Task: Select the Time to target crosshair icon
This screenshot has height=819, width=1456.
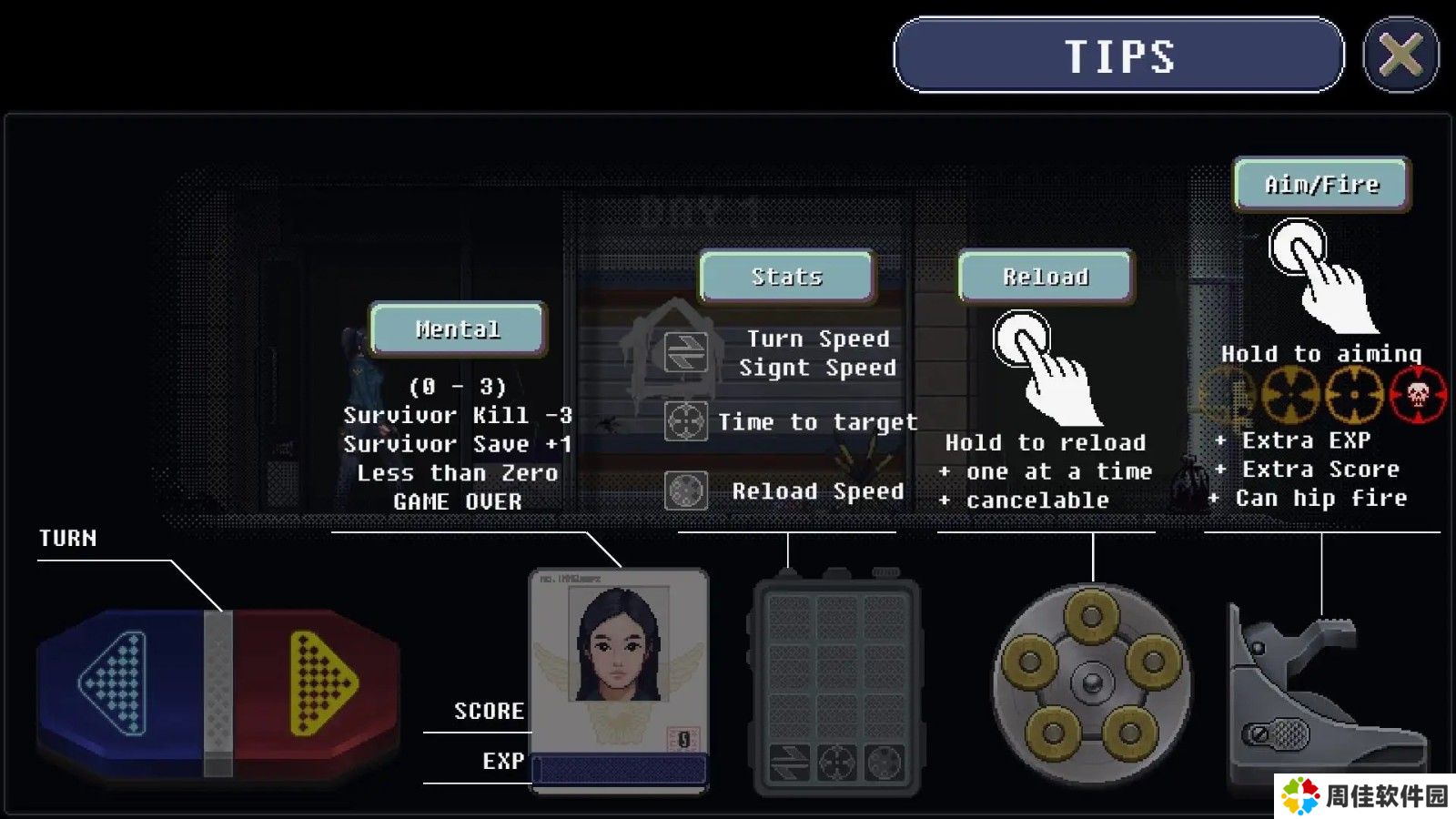Action: tap(685, 421)
